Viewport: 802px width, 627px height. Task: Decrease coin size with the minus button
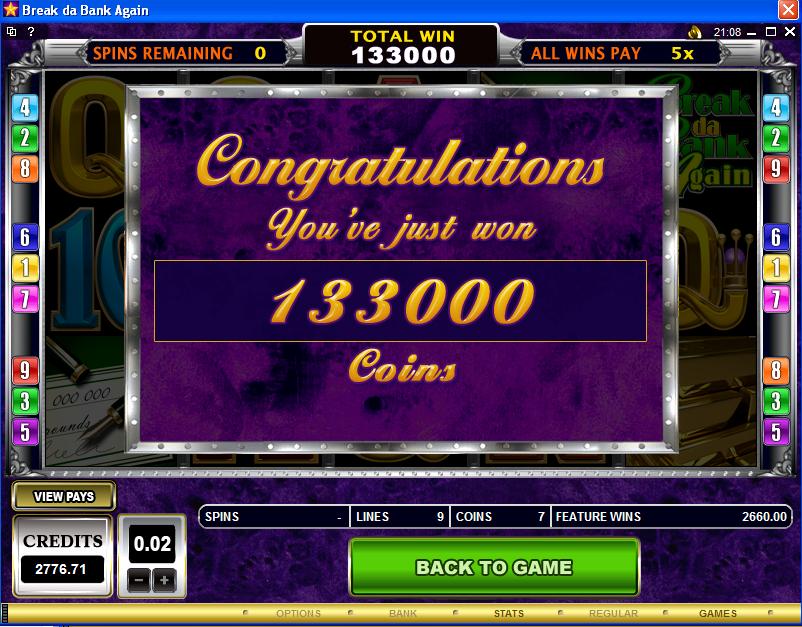[141, 579]
